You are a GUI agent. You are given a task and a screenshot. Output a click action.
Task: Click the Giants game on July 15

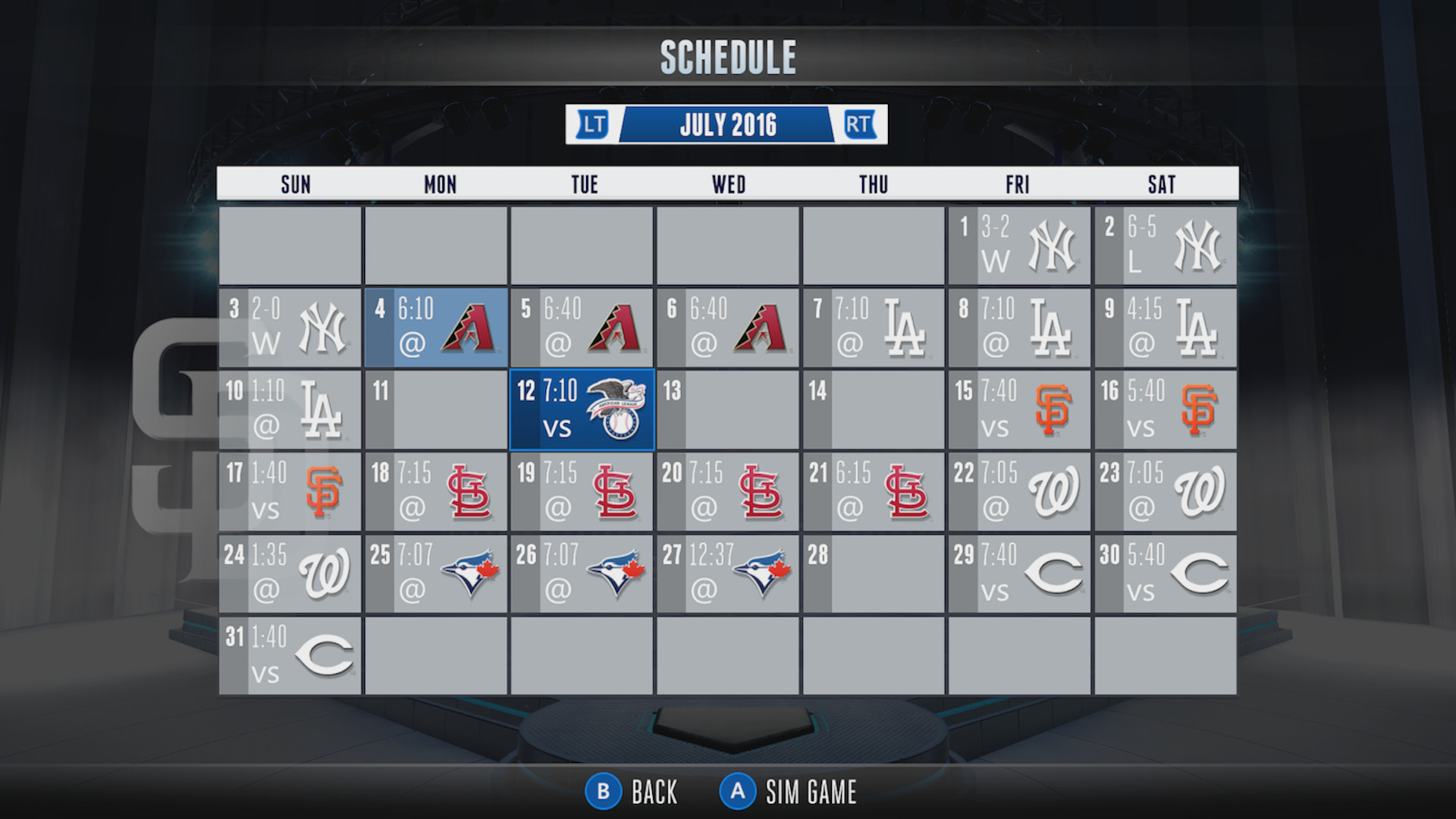(x=1019, y=409)
